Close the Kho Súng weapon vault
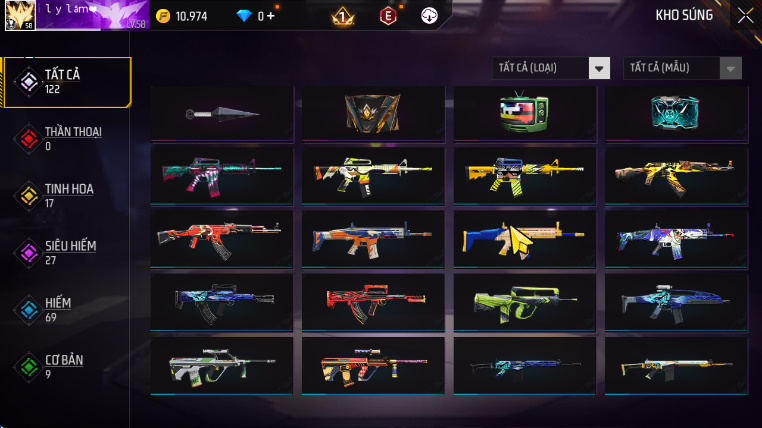 [745, 15]
